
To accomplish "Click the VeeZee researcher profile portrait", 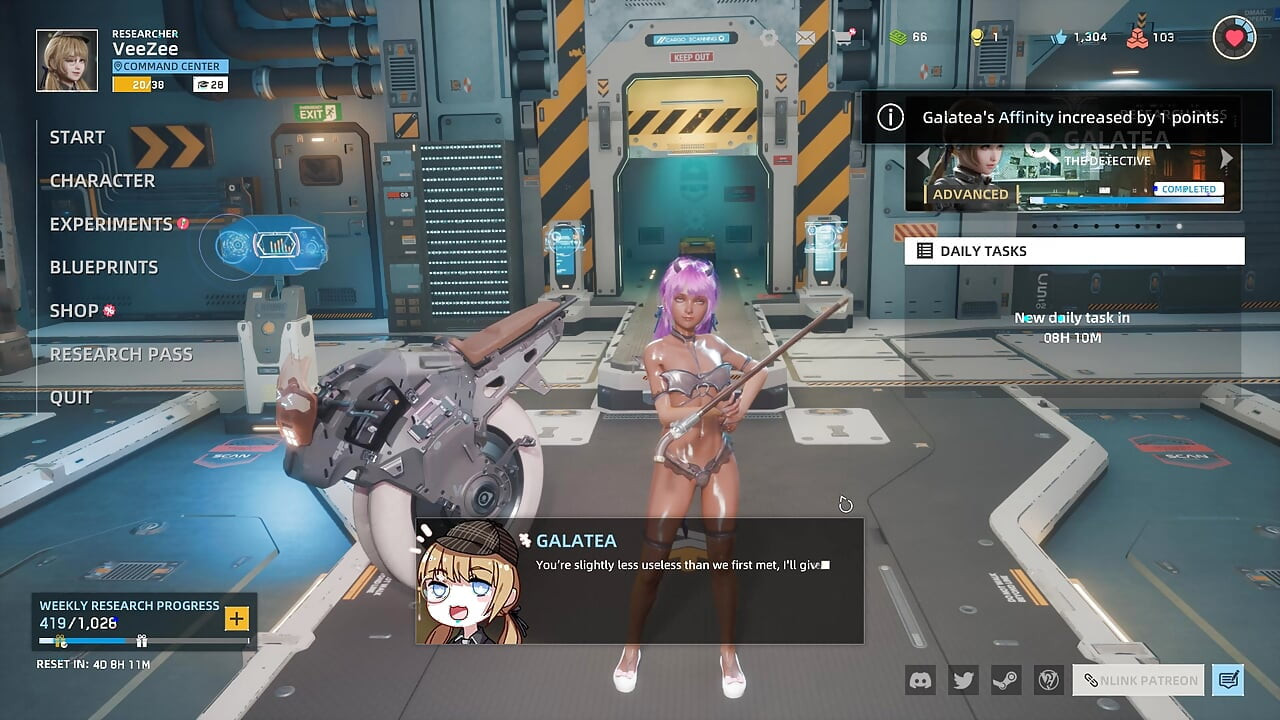I will [67, 60].
